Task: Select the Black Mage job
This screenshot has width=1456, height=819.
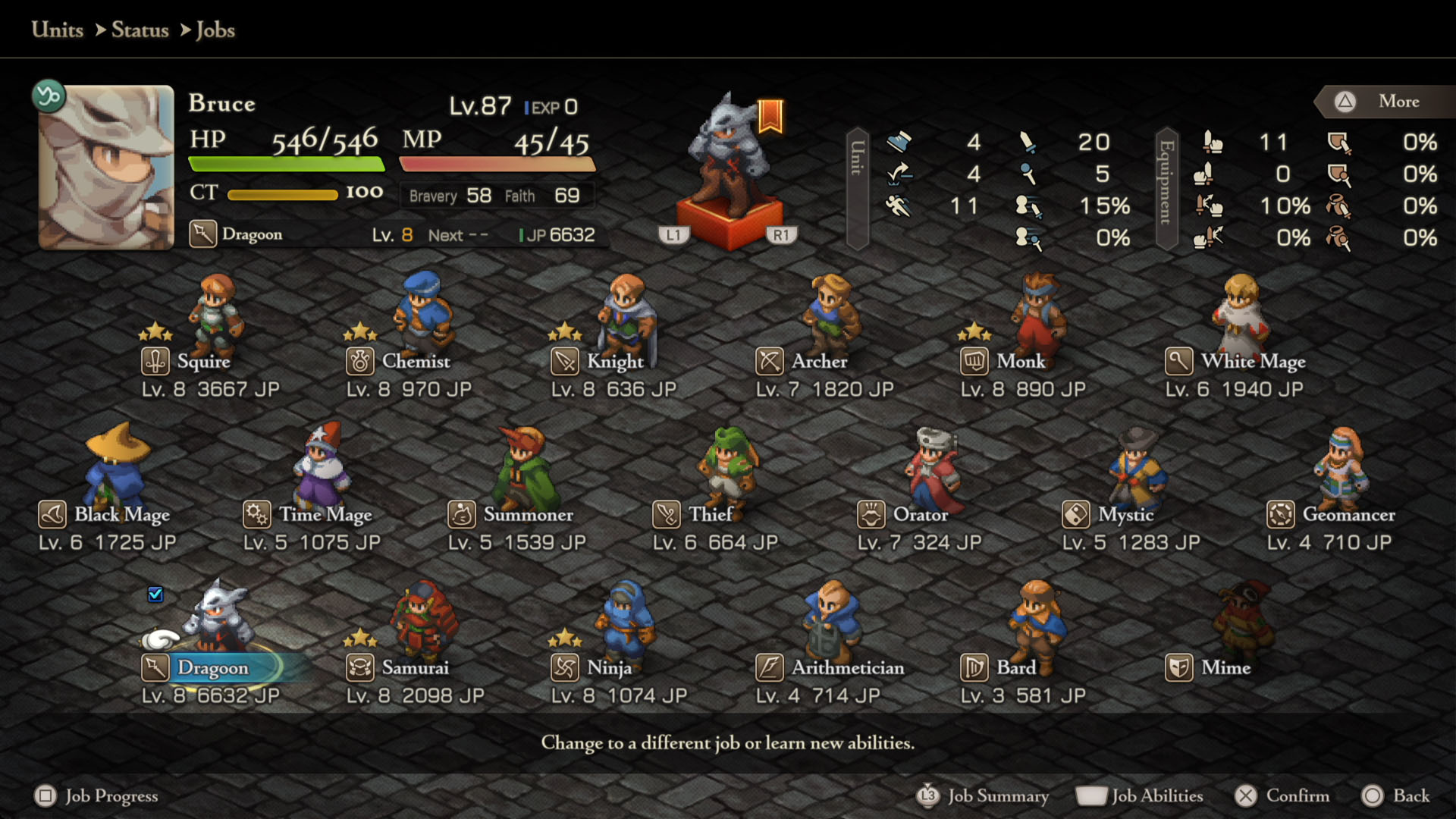Action: tap(121, 515)
